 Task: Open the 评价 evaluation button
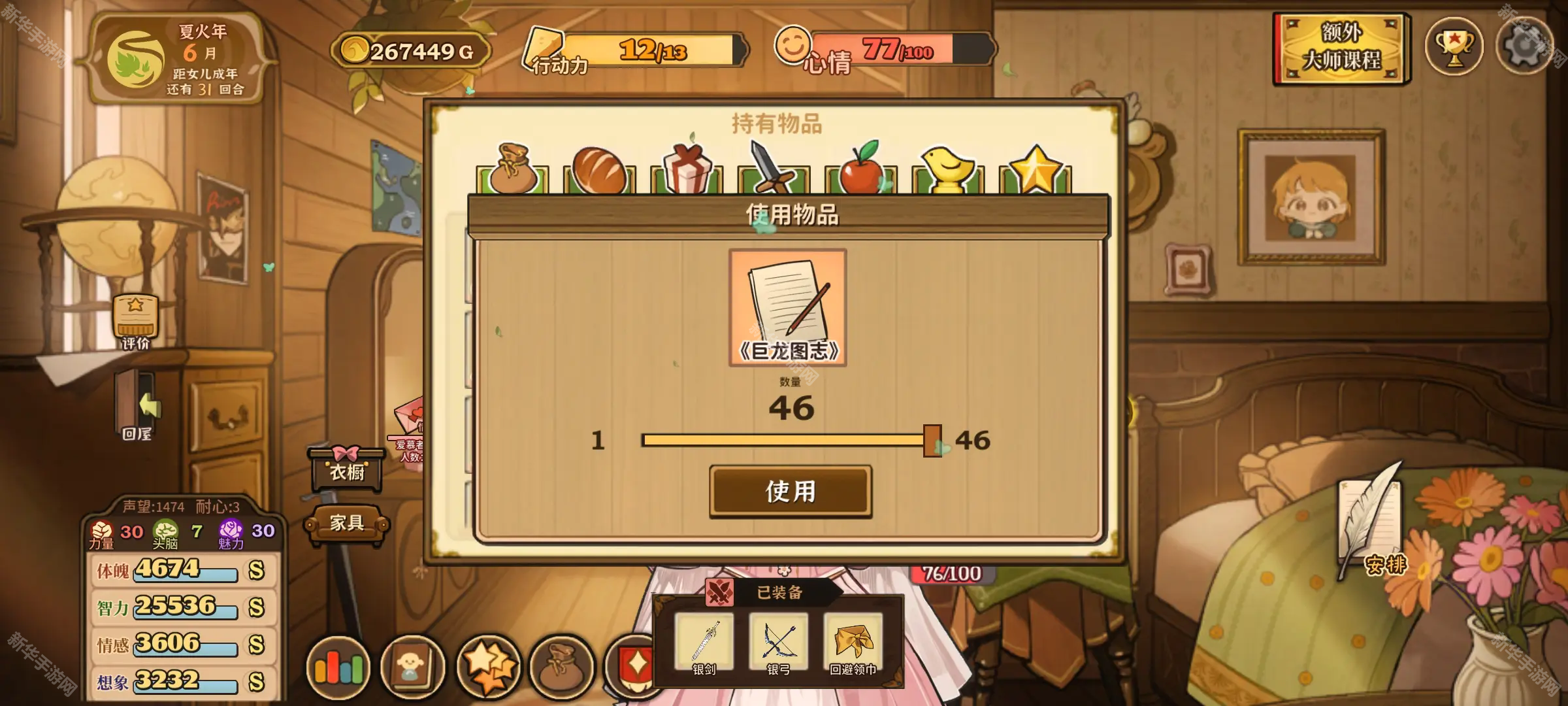pos(136,322)
